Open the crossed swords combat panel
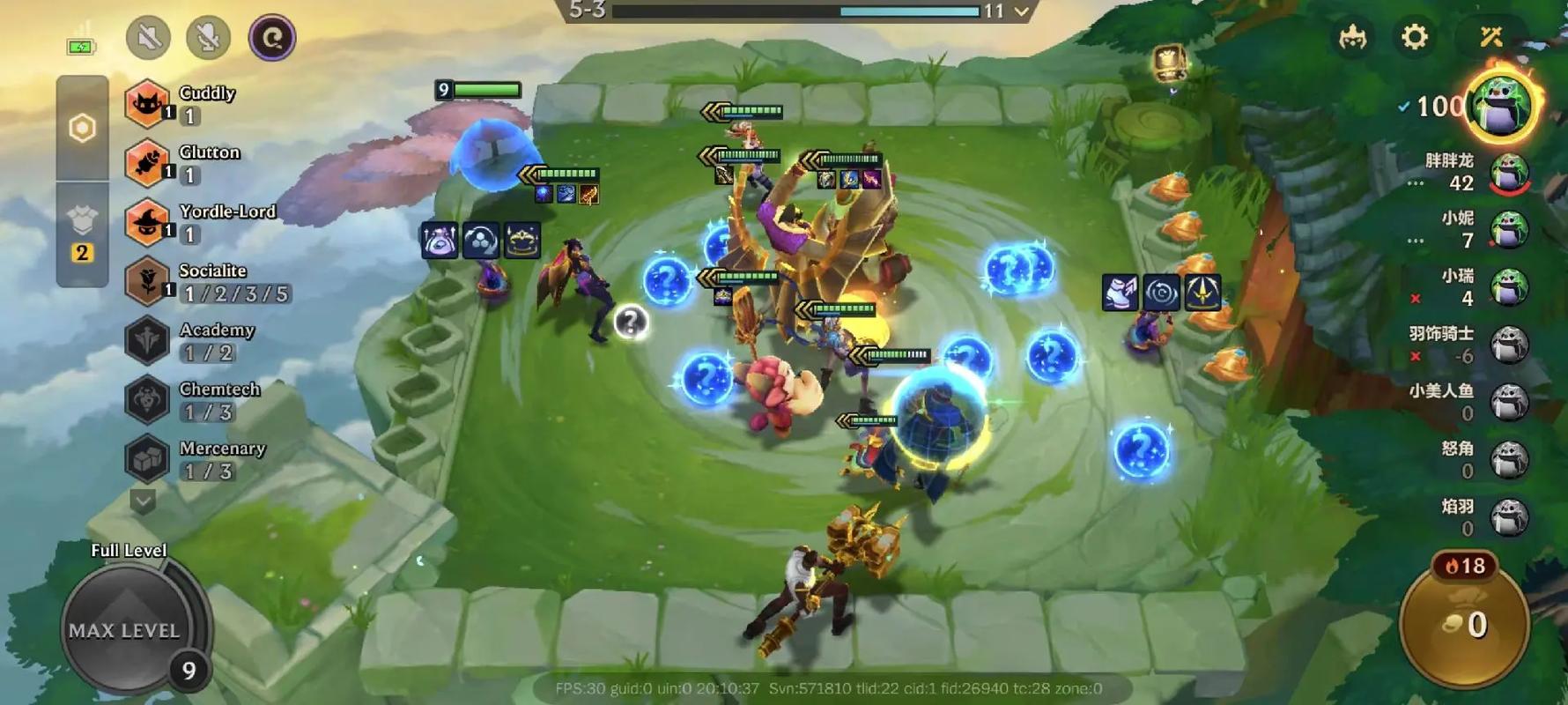1568x705 pixels. (1490, 37)
